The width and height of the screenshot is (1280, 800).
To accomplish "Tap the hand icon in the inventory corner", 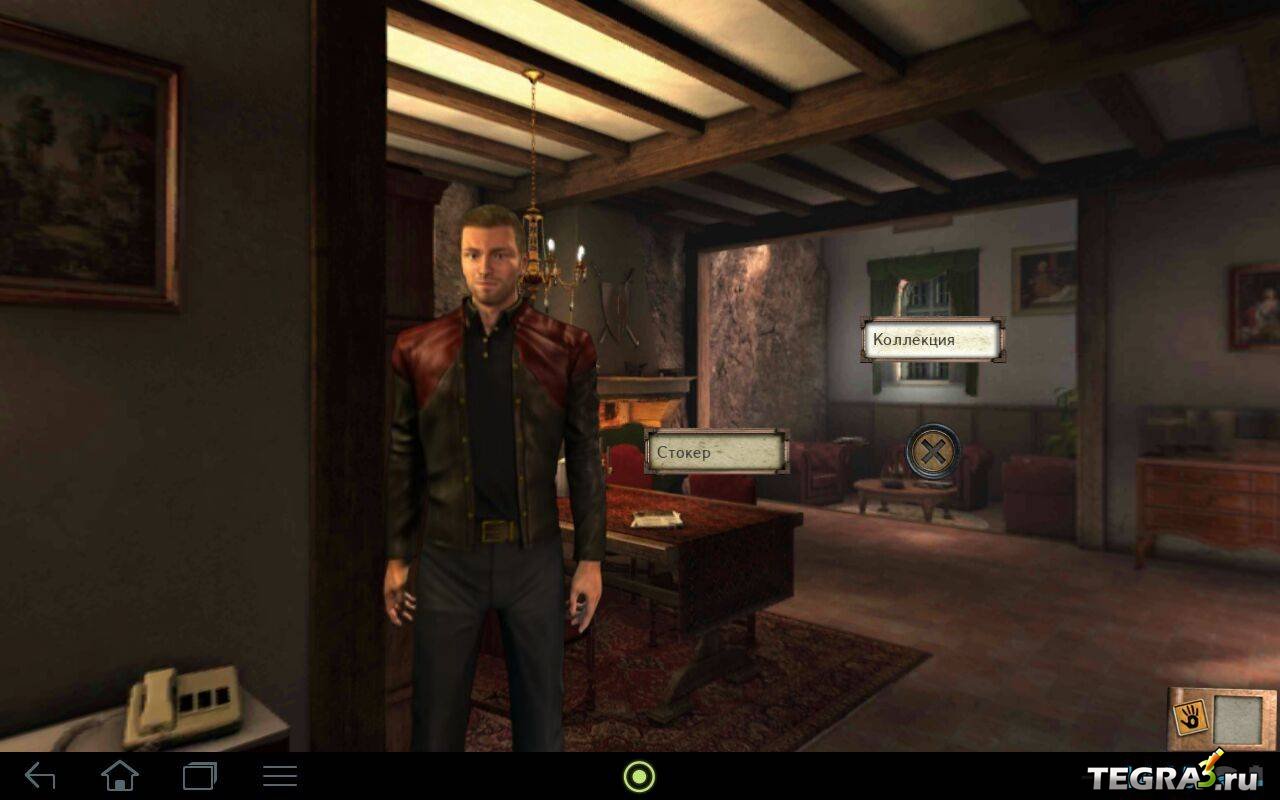I will click(1190, 715).
